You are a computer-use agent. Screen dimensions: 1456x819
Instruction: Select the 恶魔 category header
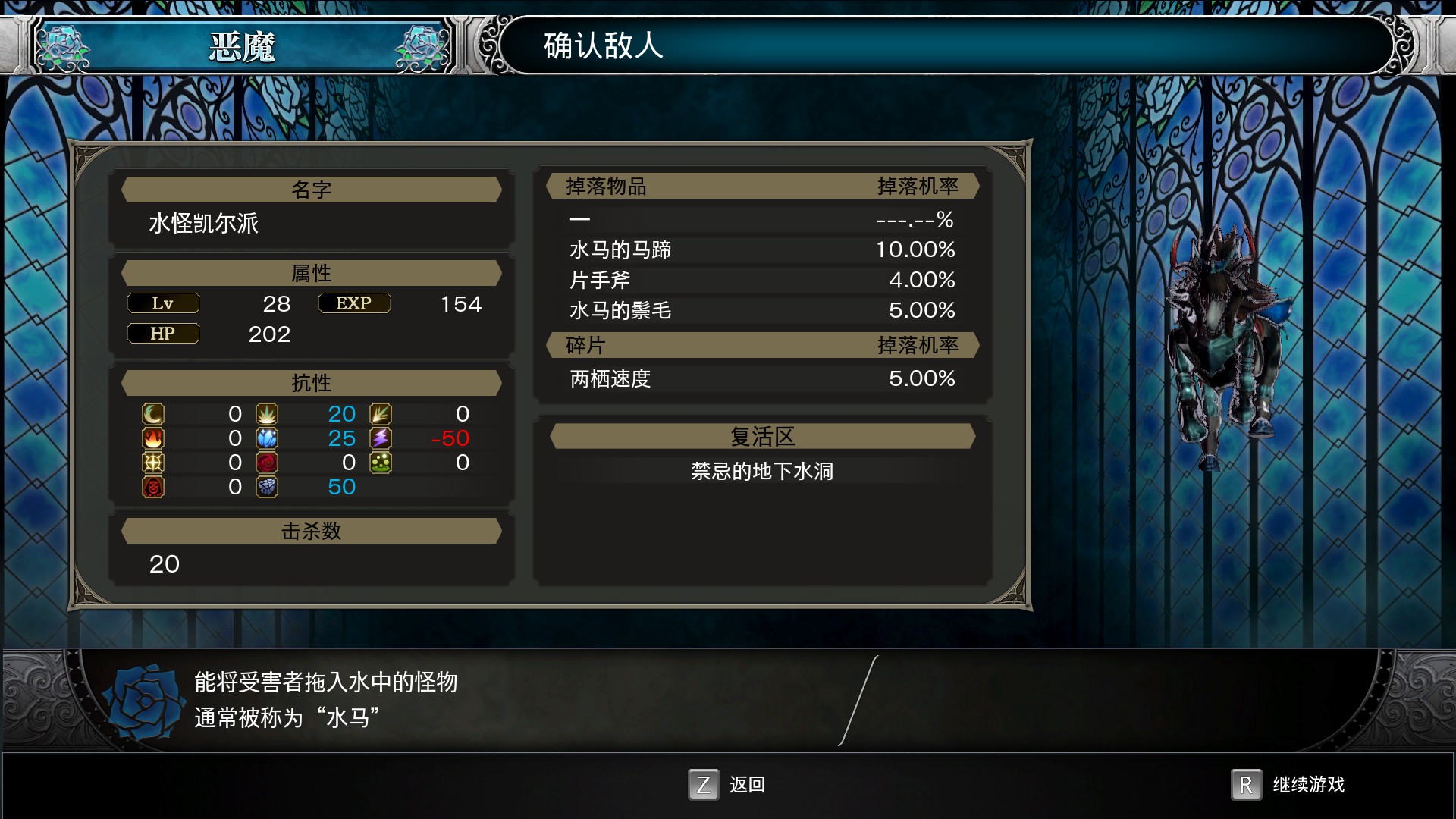coord(242,47)
